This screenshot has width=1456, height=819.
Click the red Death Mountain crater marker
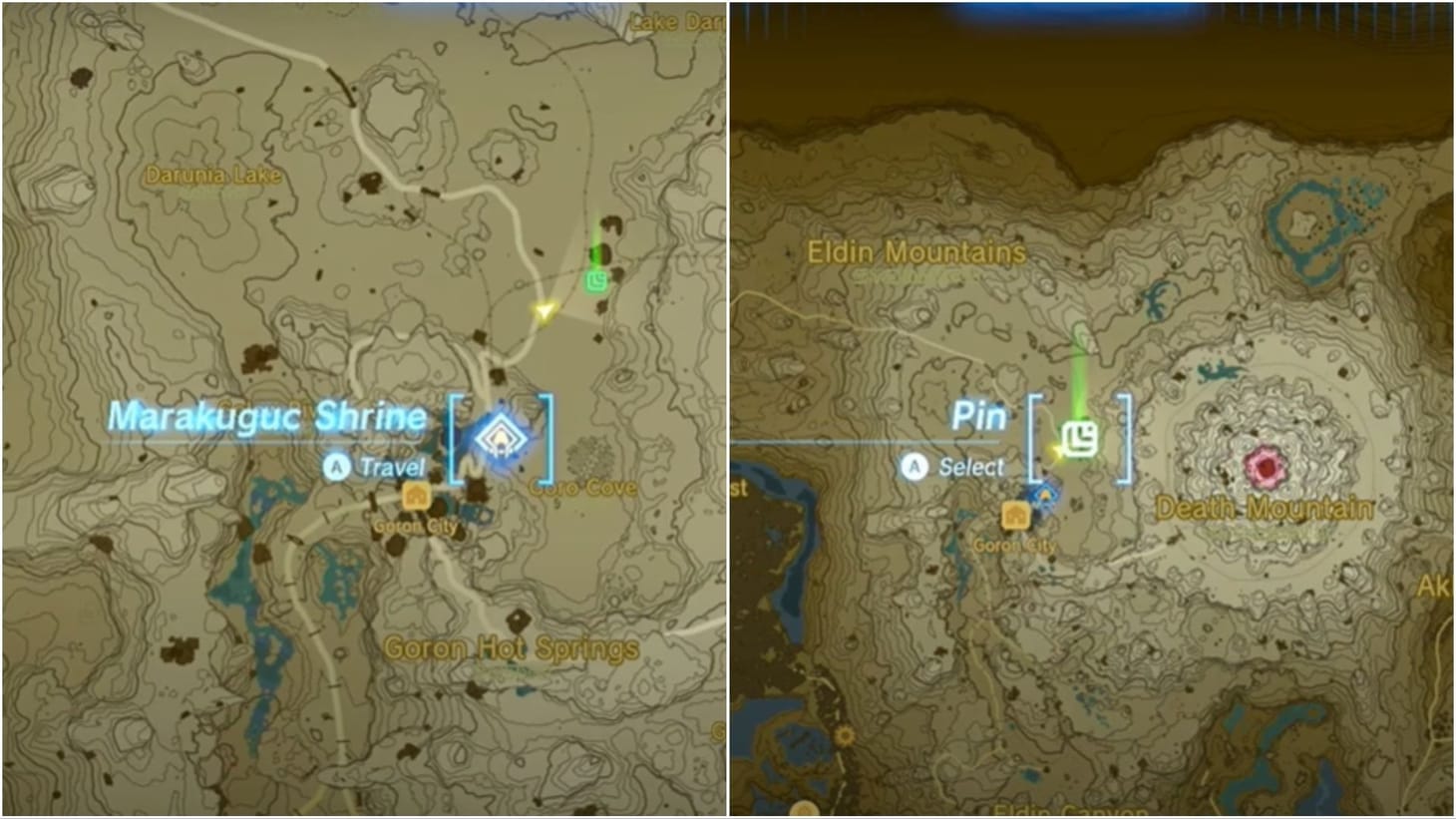tap(1265, 465)
